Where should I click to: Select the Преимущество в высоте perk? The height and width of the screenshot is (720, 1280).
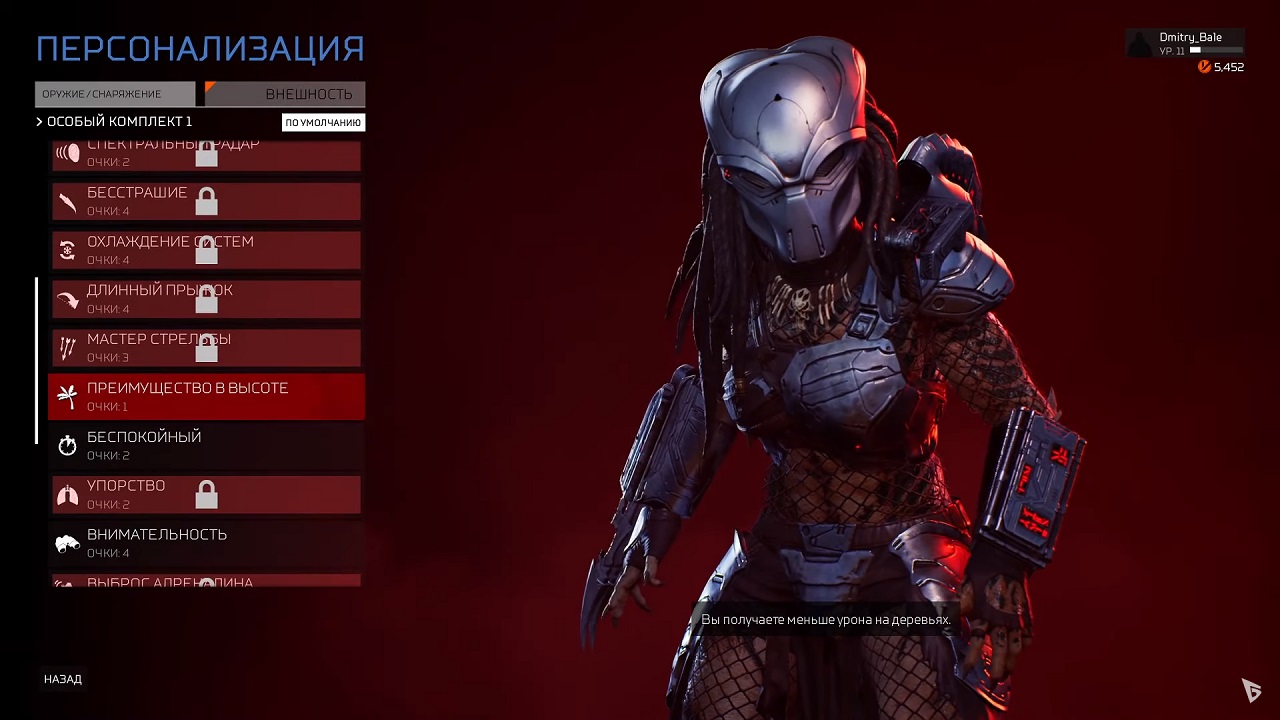point(206,397)
